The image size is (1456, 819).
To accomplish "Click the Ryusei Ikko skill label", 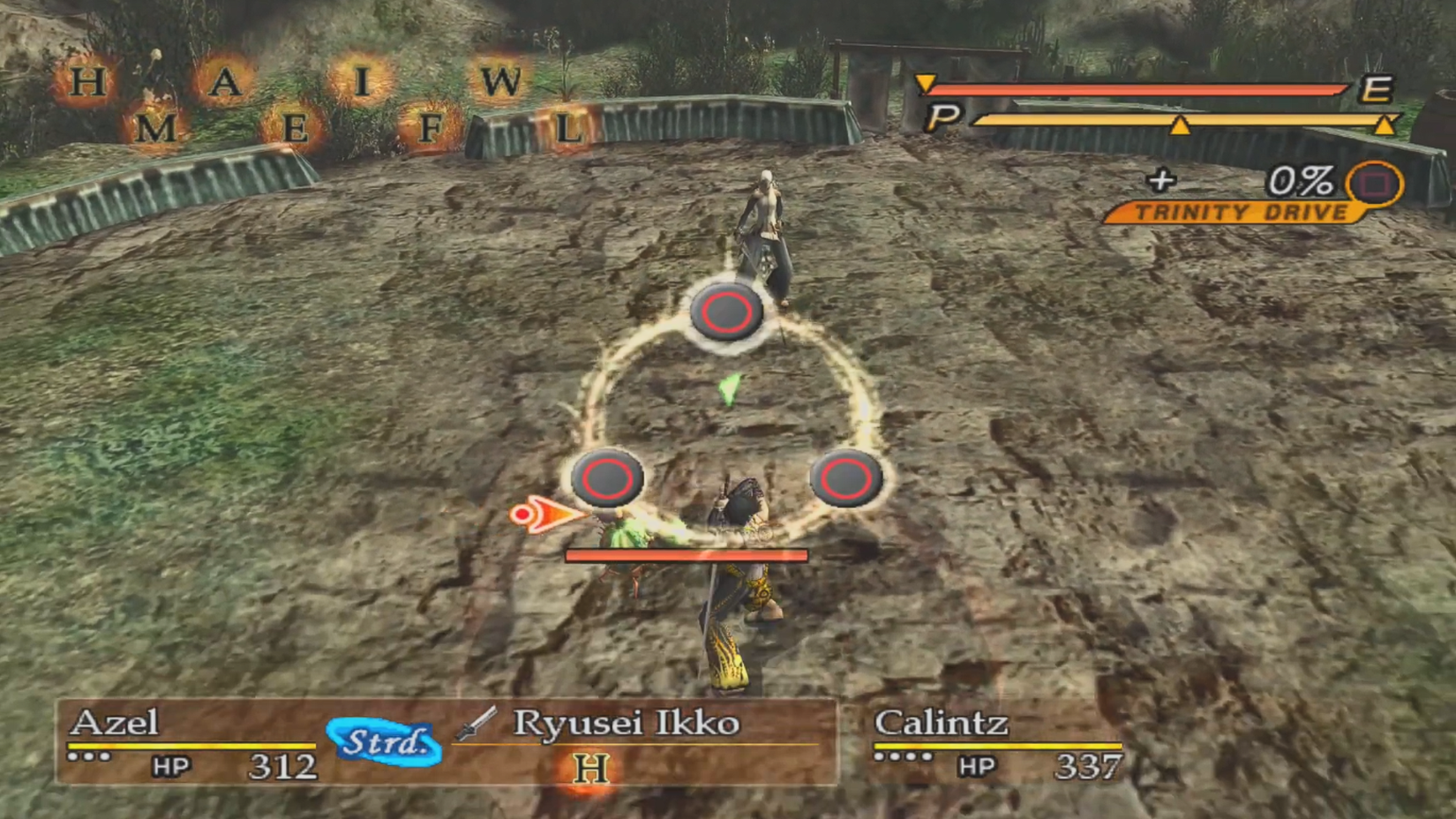I will point(627,724).
